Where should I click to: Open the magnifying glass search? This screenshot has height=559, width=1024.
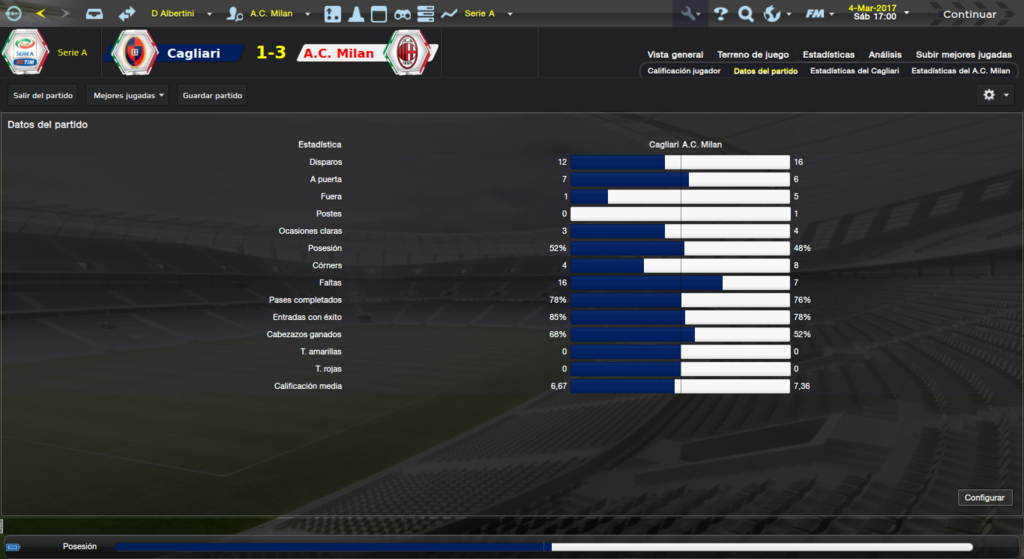pyautogui.click(x=745, y=14)
